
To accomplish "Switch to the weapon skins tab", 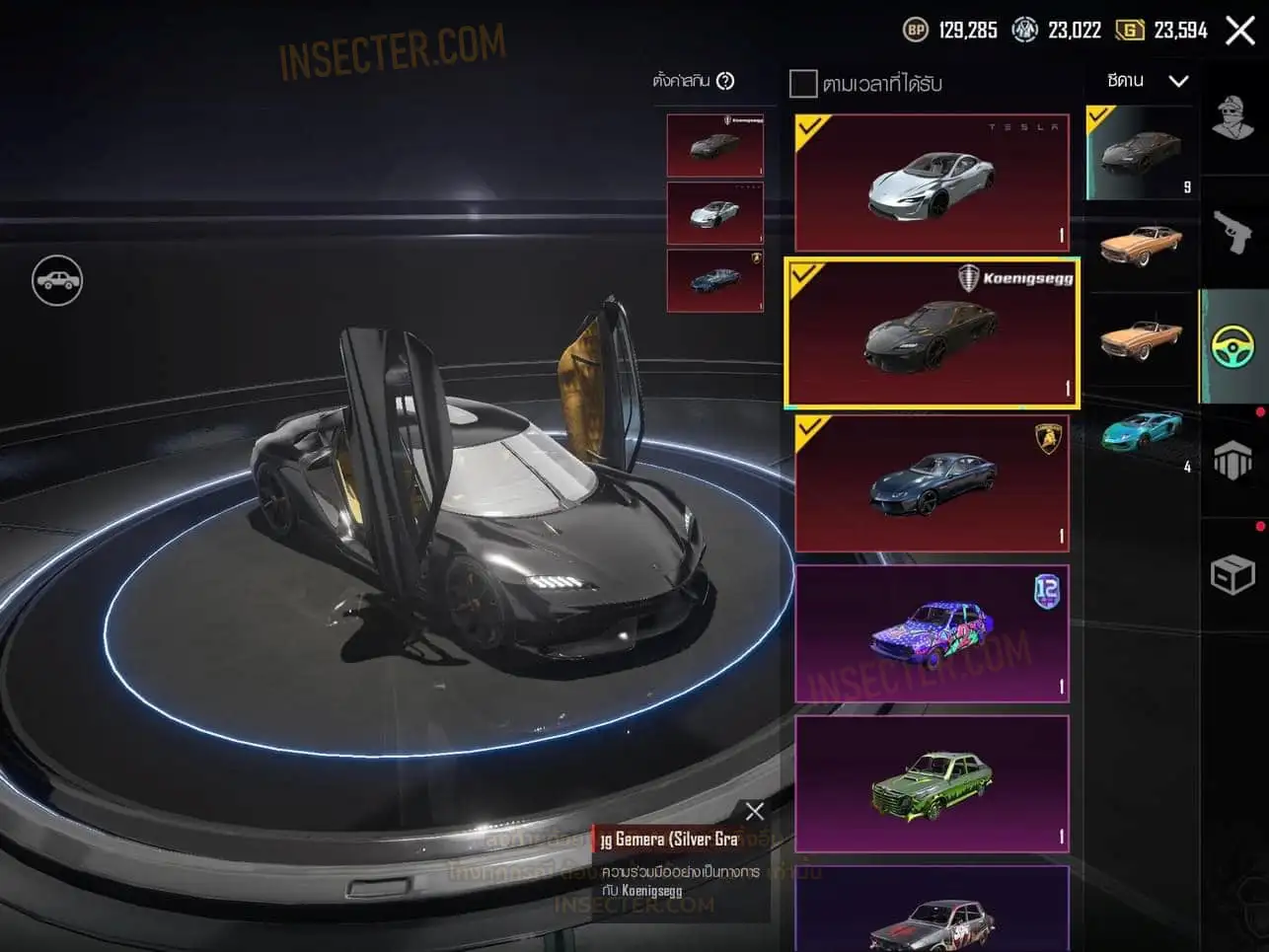I will (1232, 233).
